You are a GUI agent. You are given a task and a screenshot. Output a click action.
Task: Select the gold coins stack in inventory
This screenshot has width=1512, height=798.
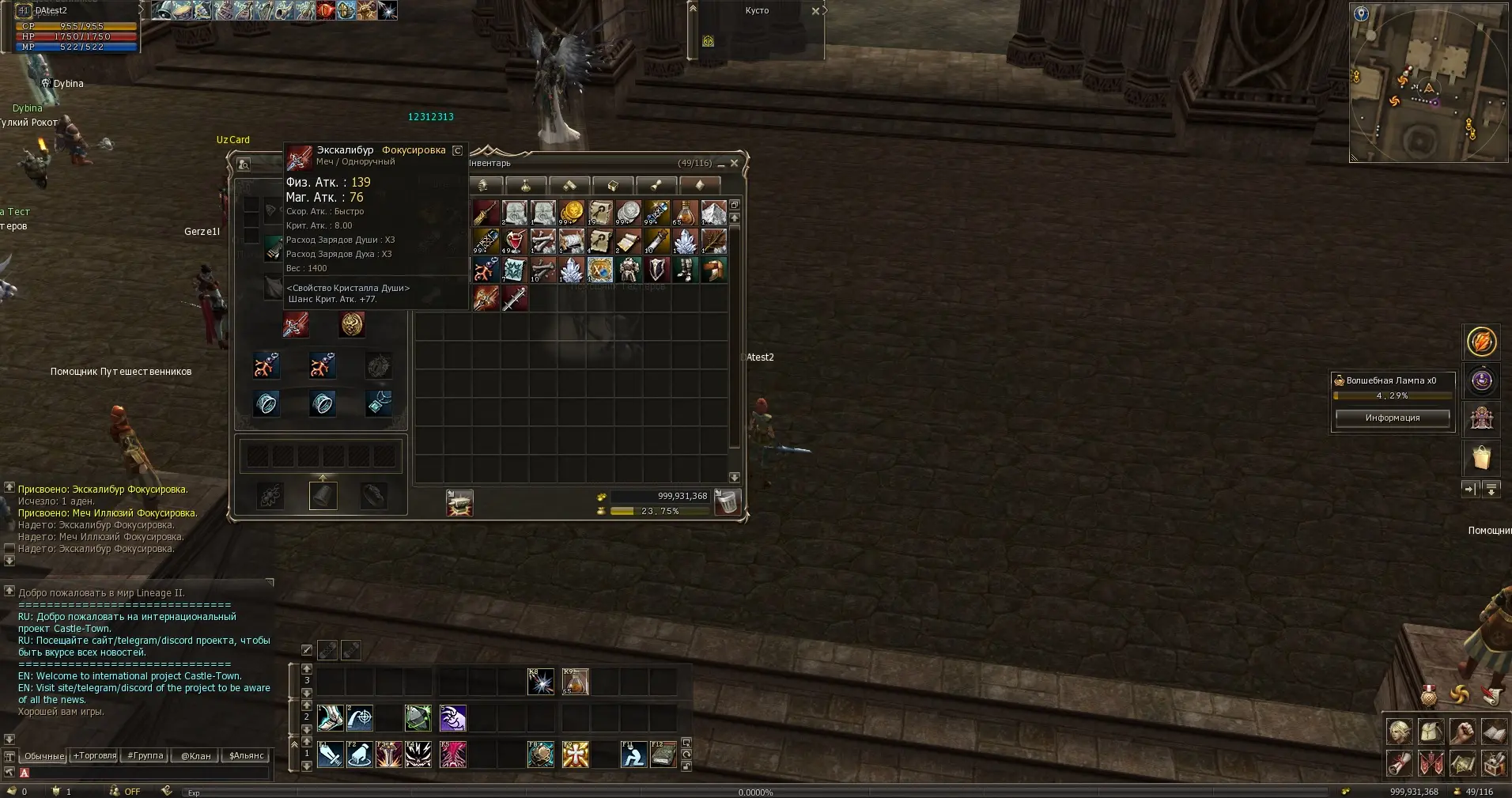pos(572,213)
